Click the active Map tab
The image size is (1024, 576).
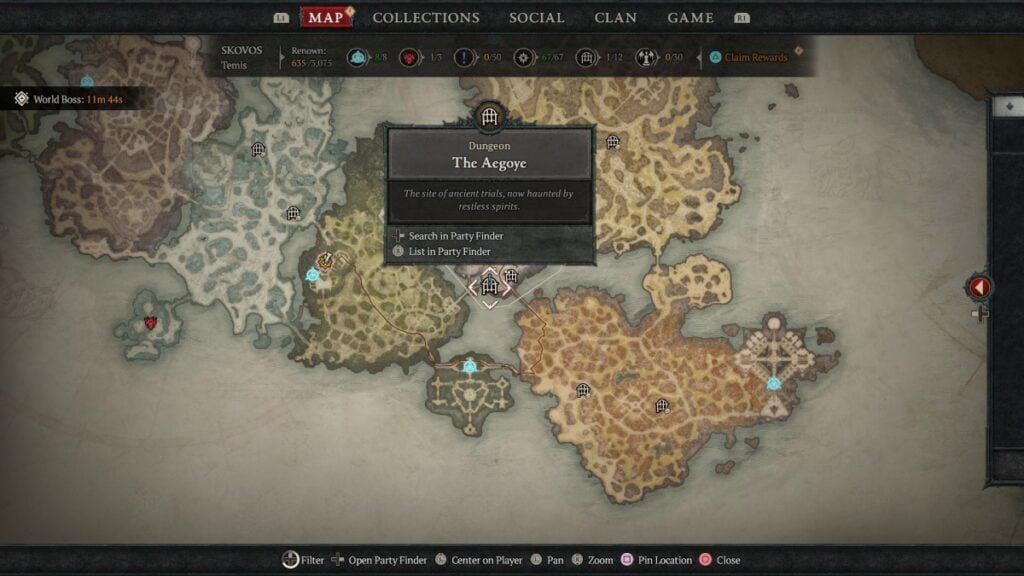[326, 18]
